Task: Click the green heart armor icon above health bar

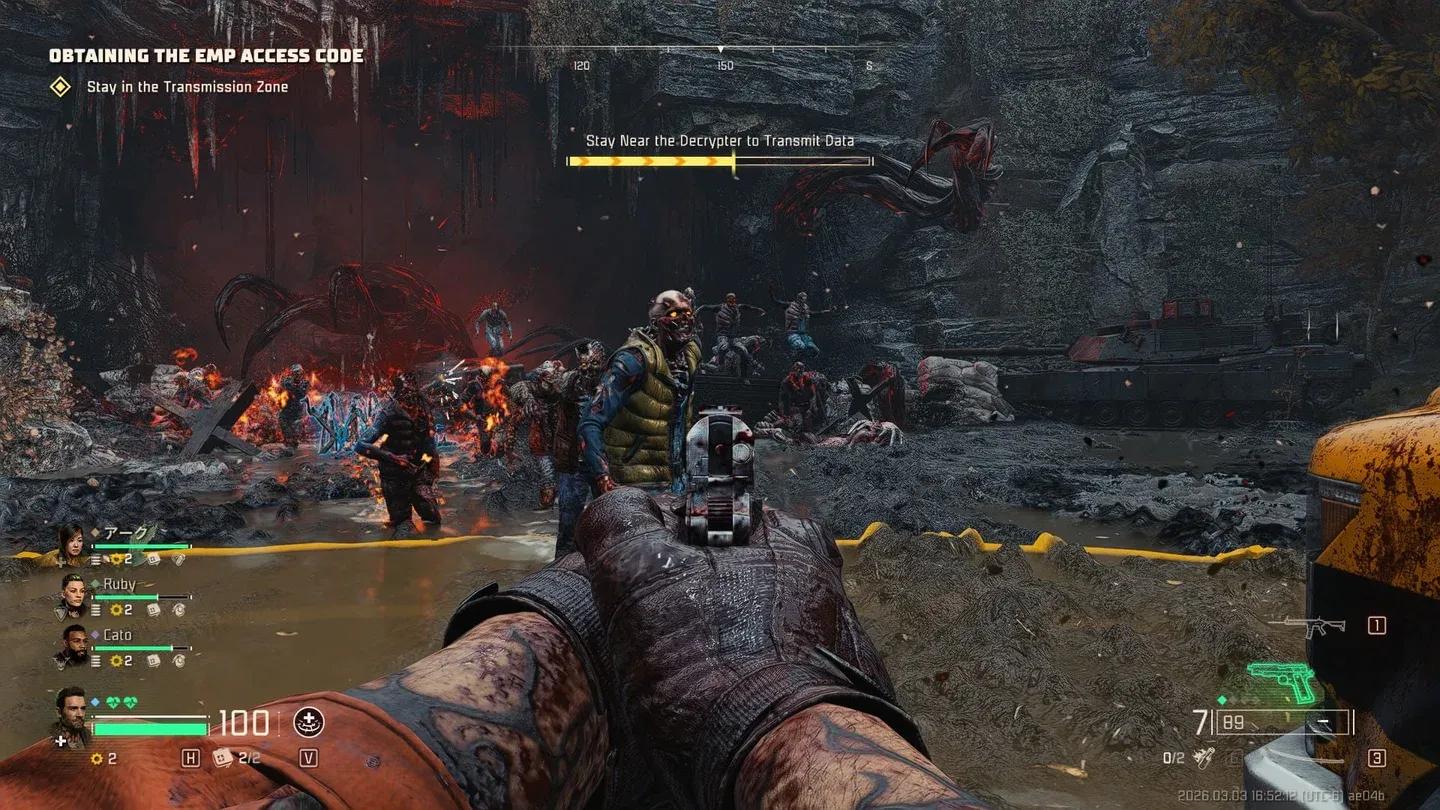Action: point(114,701)
